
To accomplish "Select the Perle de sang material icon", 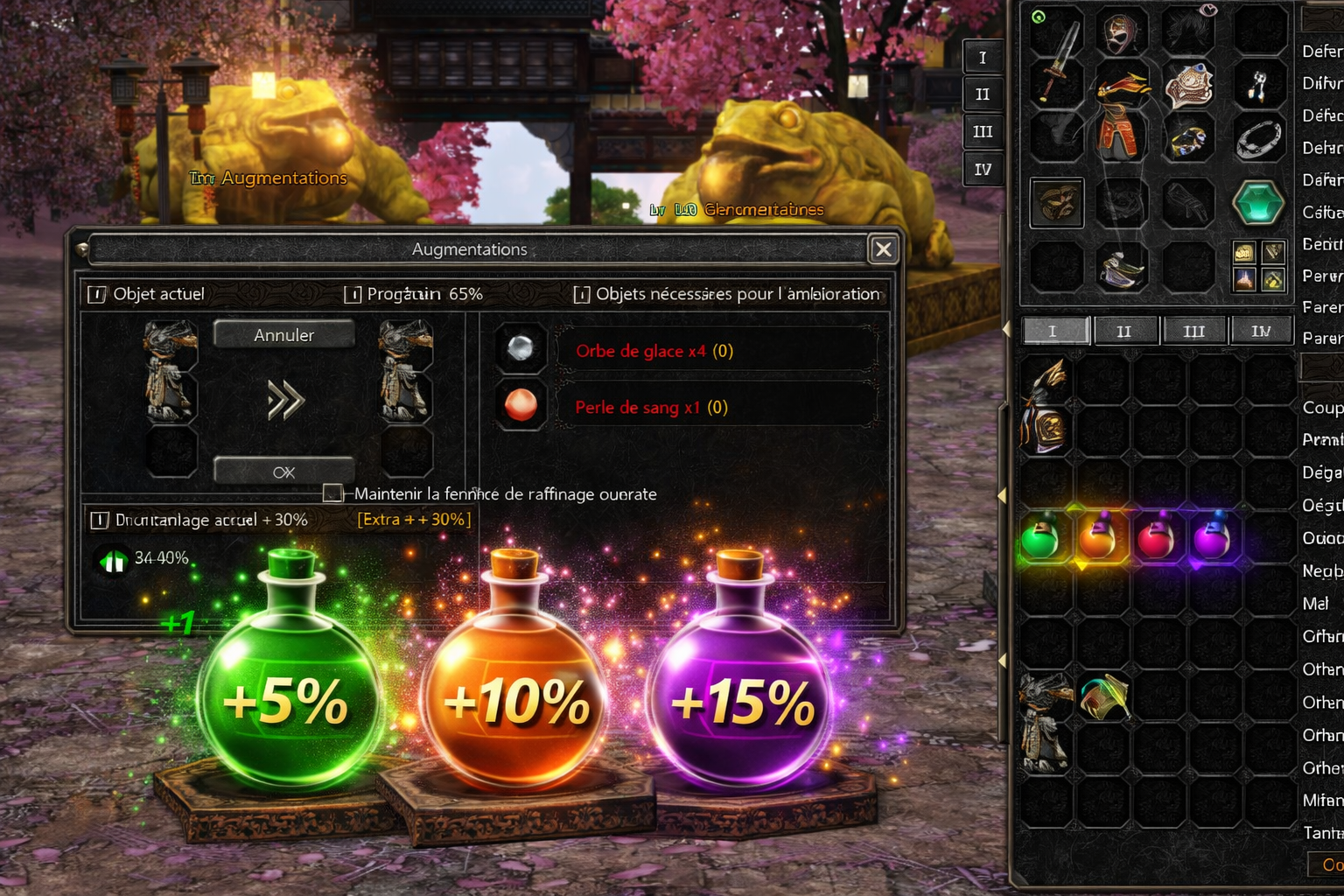I will tap(521, 405).
